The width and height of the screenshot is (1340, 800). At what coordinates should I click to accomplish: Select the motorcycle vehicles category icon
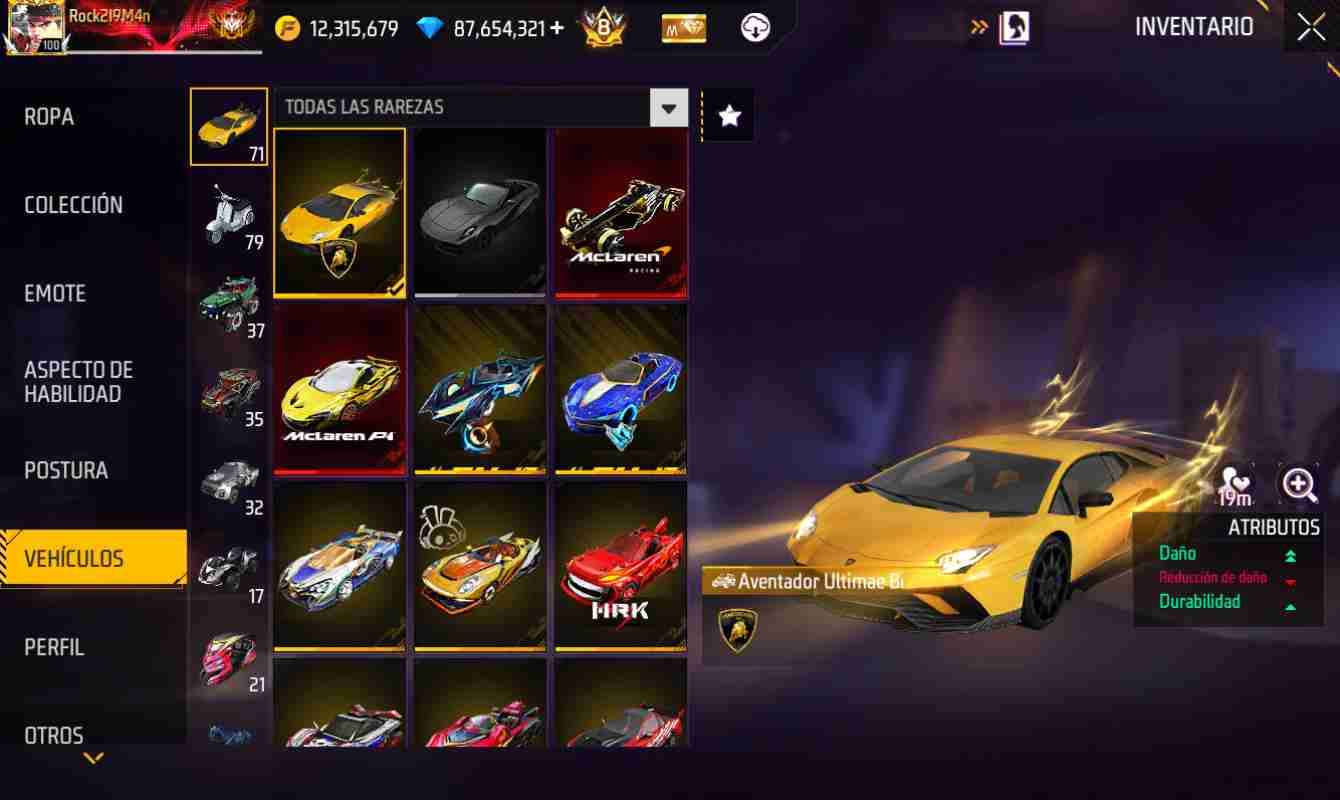pos(229,213)
